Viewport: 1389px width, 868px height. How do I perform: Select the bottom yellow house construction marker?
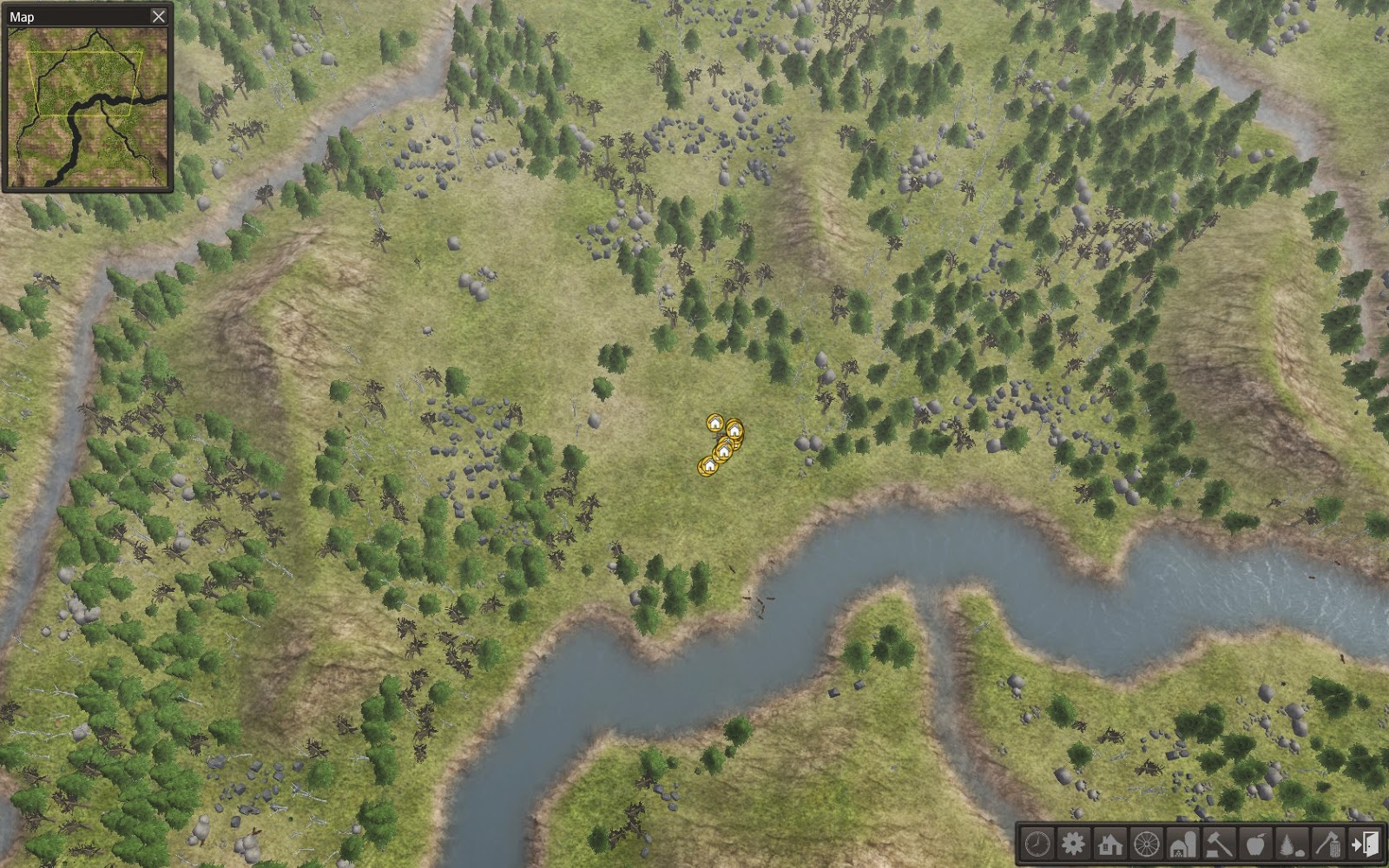(709, 466)
